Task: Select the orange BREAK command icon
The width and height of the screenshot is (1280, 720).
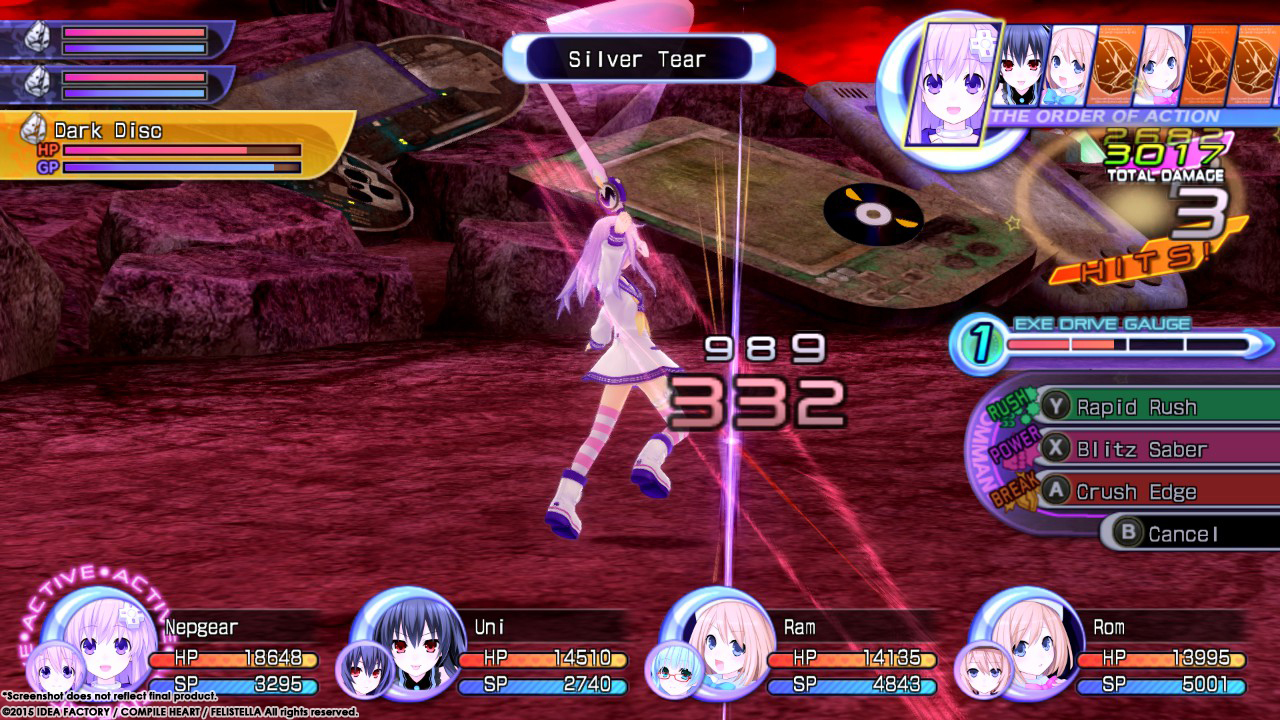Action: click(1017, 490)
